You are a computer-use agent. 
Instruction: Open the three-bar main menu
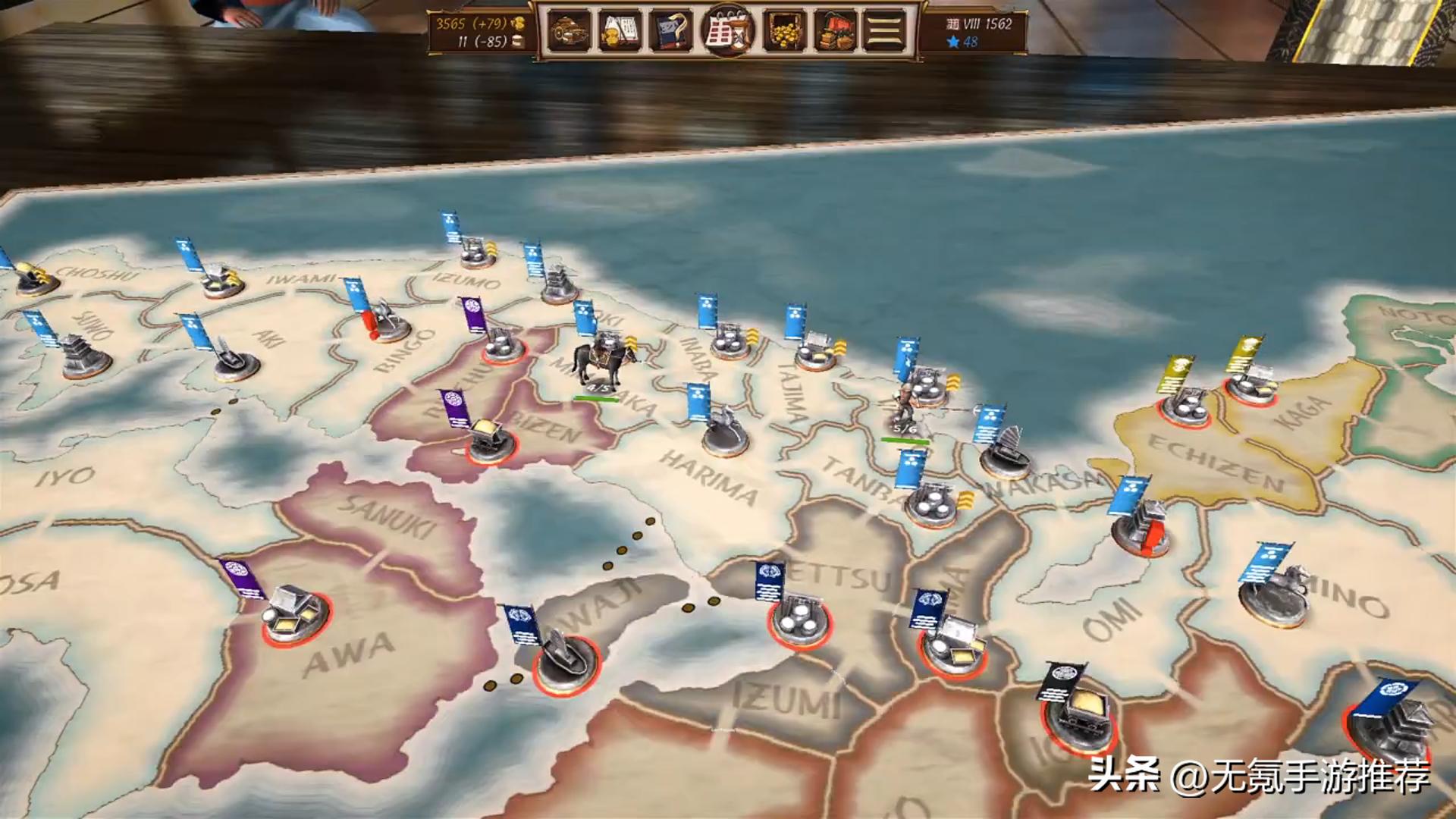884,32
